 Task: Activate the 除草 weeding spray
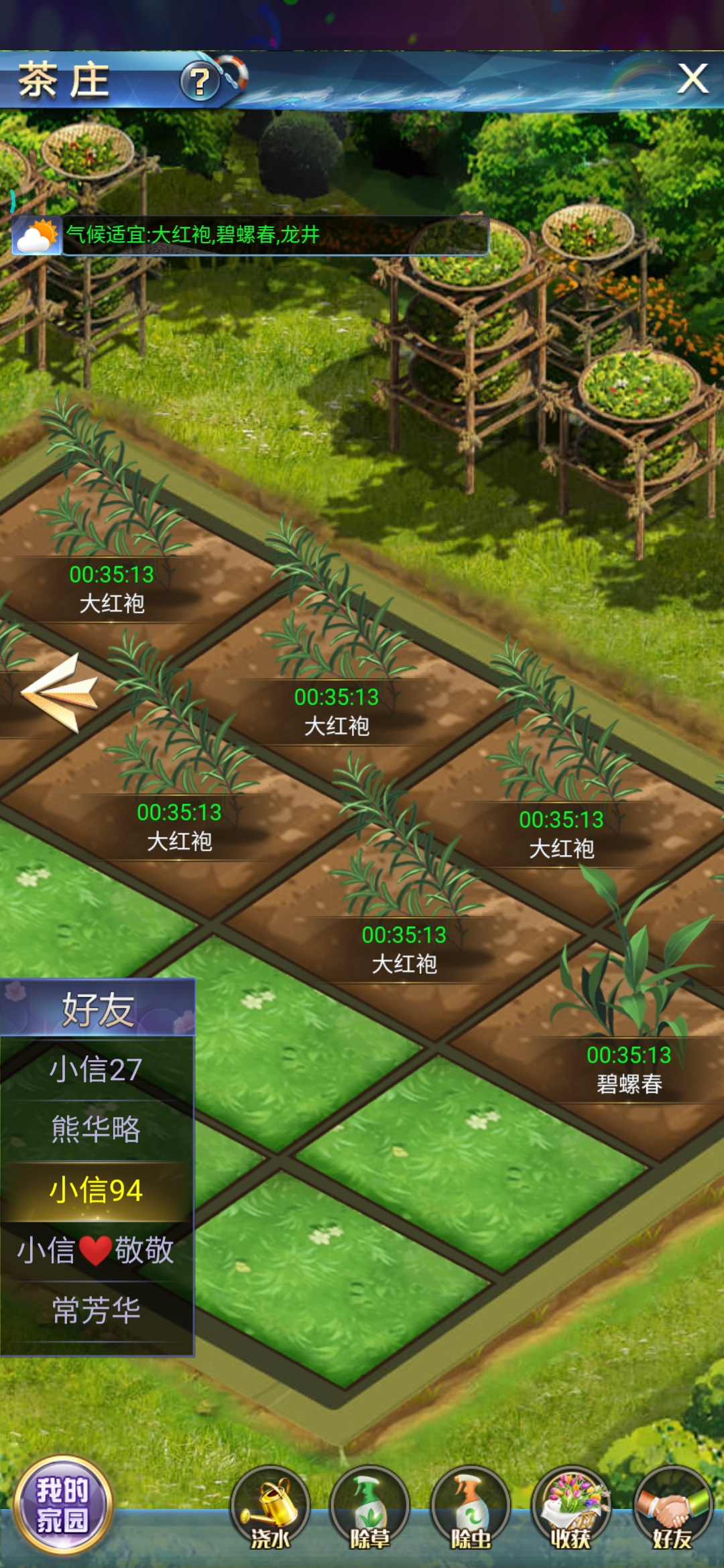(x=370, y=1508)
